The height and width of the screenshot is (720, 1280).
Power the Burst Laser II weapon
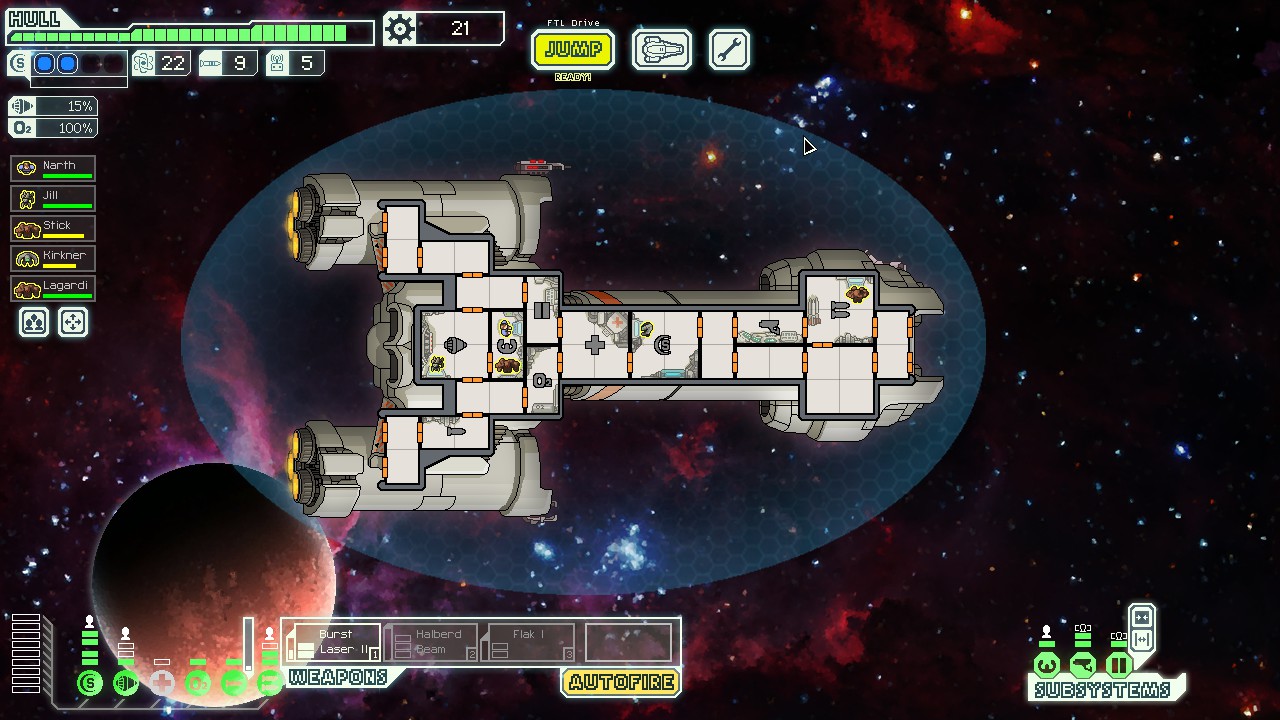pos(334,642)
